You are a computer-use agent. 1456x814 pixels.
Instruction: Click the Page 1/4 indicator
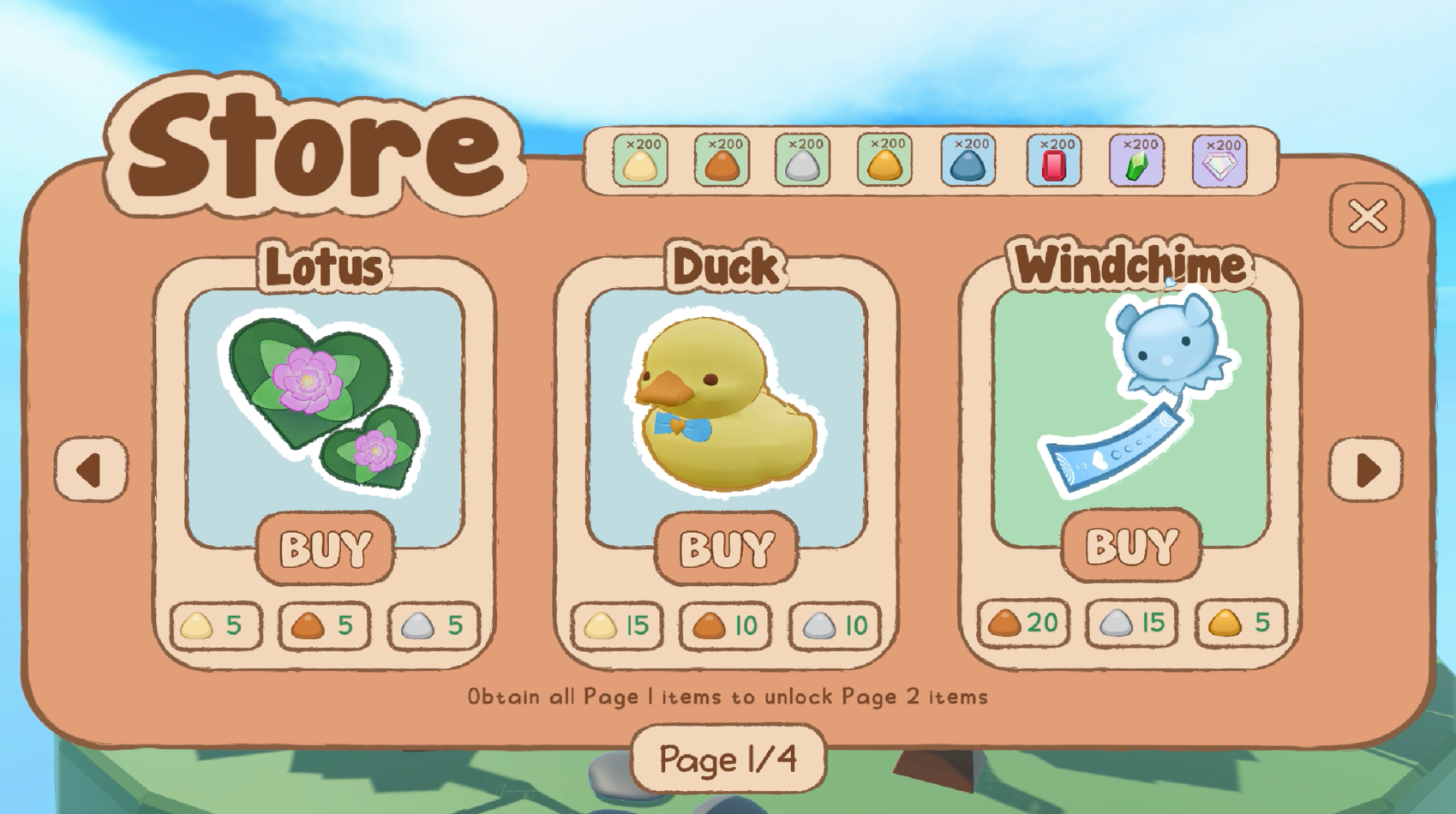coord(728,757)
